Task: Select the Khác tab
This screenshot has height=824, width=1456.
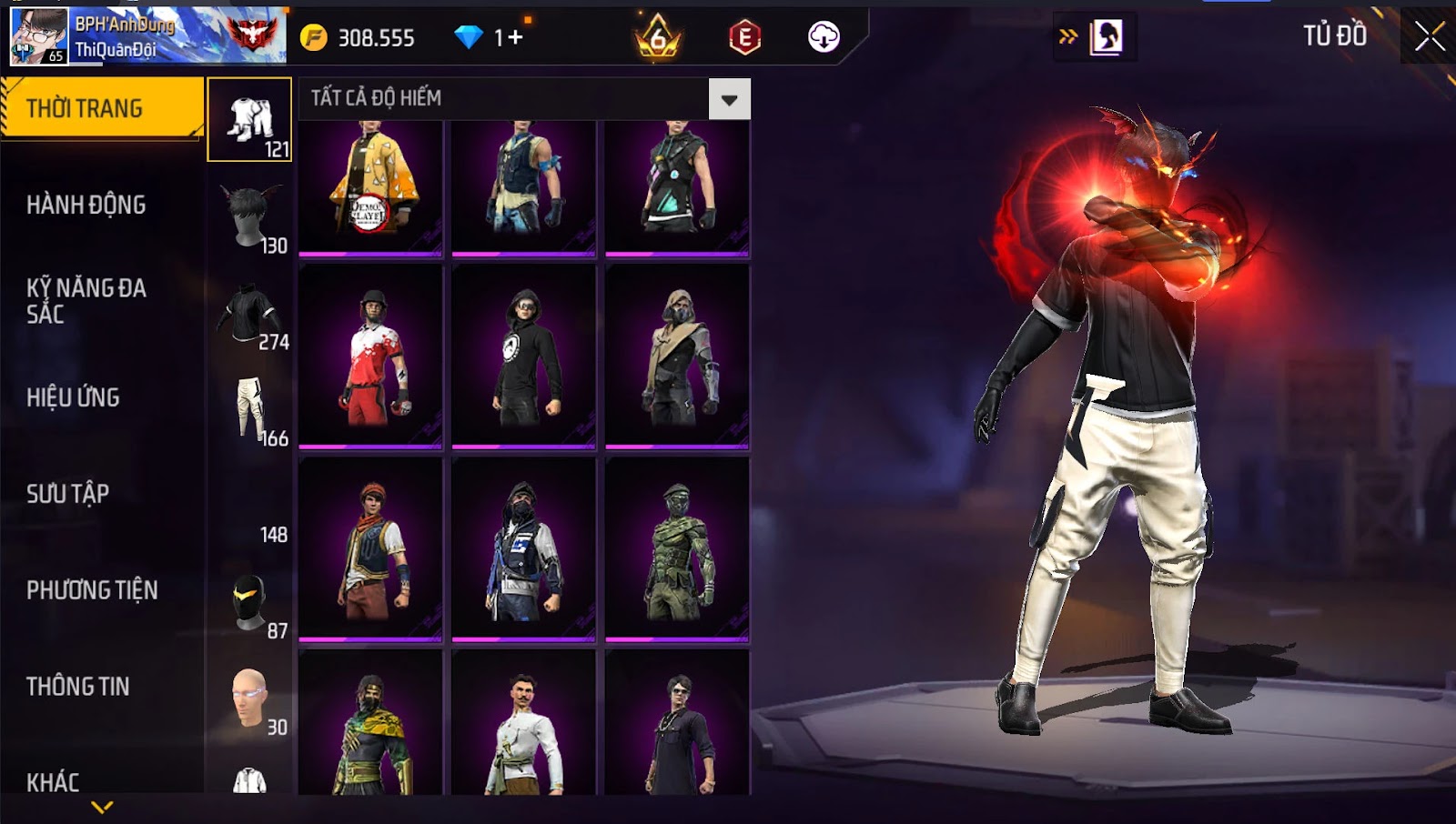Action: [x=53, y=781]
